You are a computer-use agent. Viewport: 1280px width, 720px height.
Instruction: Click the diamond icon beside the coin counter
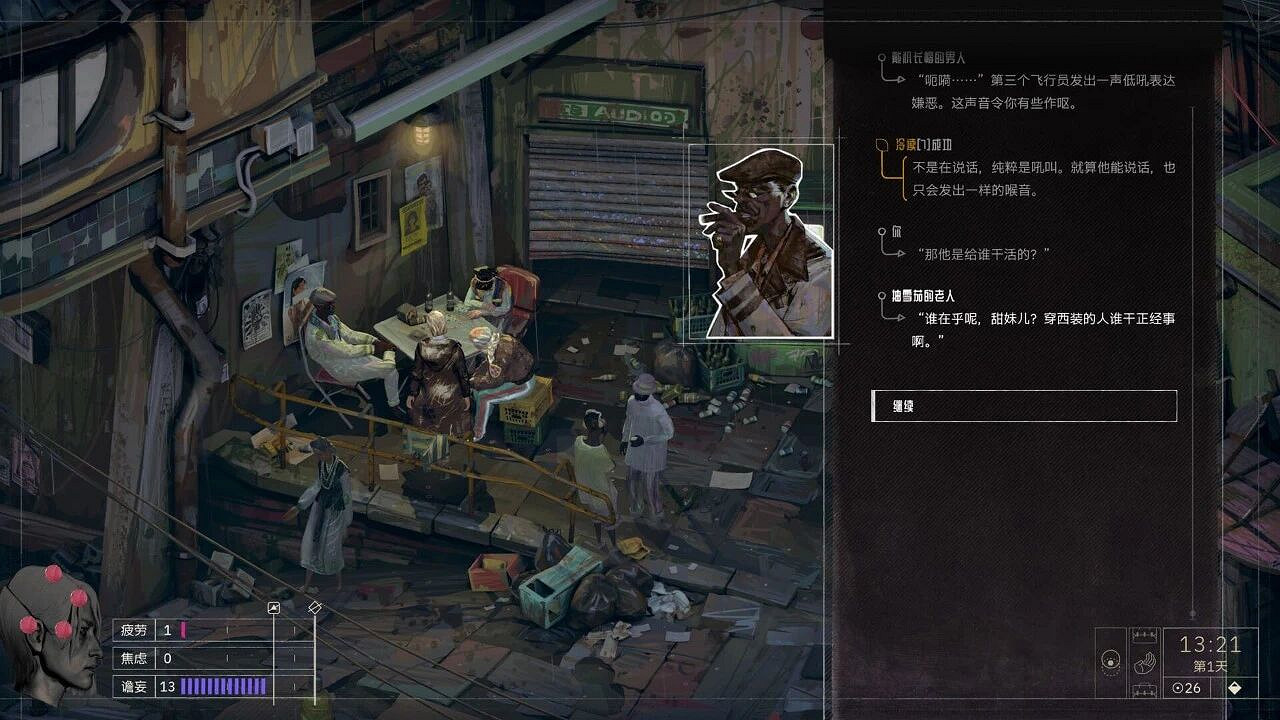pyautogui.click(x=1235, y=687)
